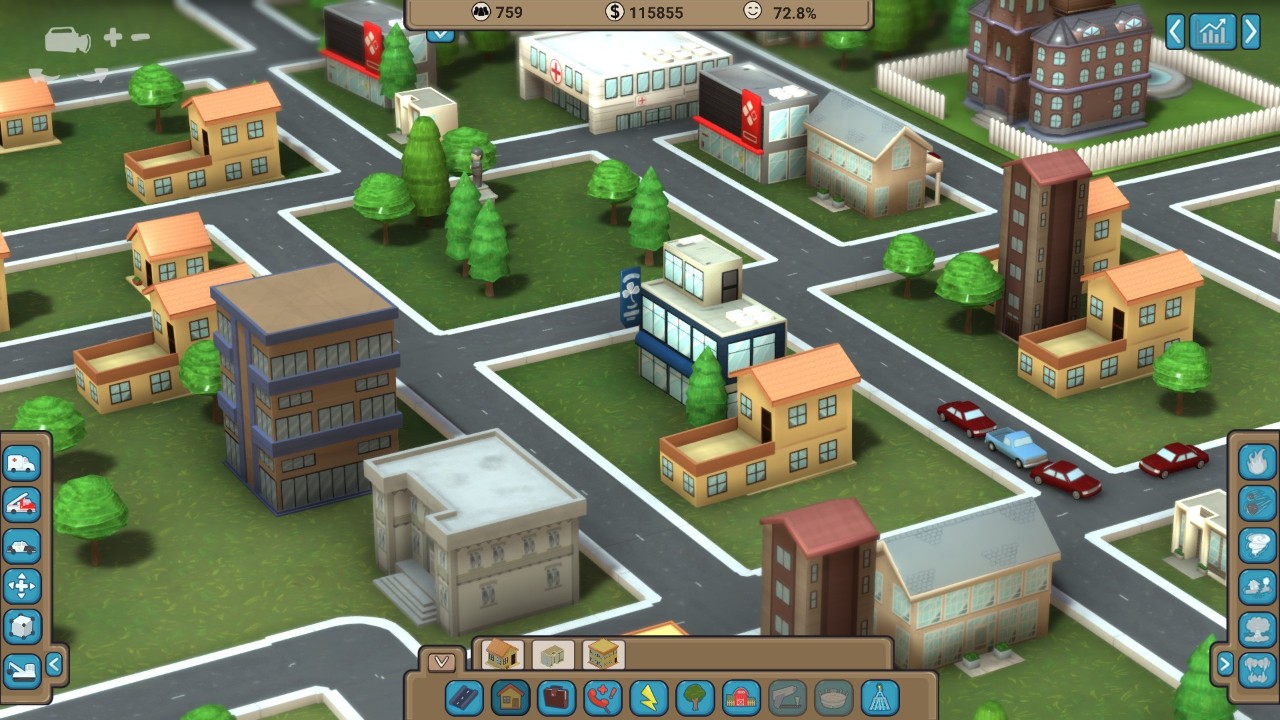Launch the meteor shower disaster
Image resolution: width=1280 pixels, height=720 pixels.
pos(1257,503)
